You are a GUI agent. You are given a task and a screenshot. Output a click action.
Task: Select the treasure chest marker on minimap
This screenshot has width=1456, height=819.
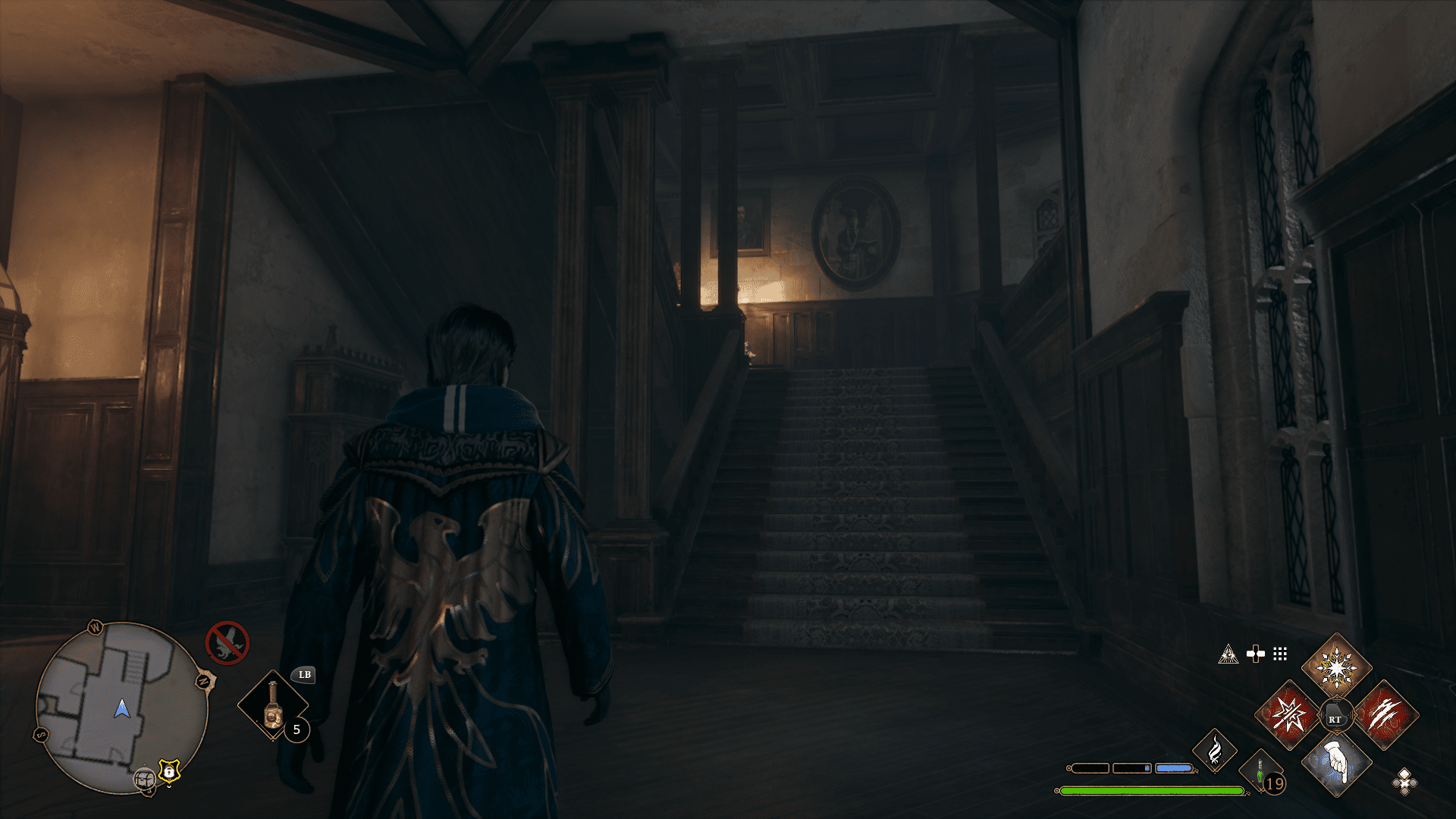[x=145, y=778]
